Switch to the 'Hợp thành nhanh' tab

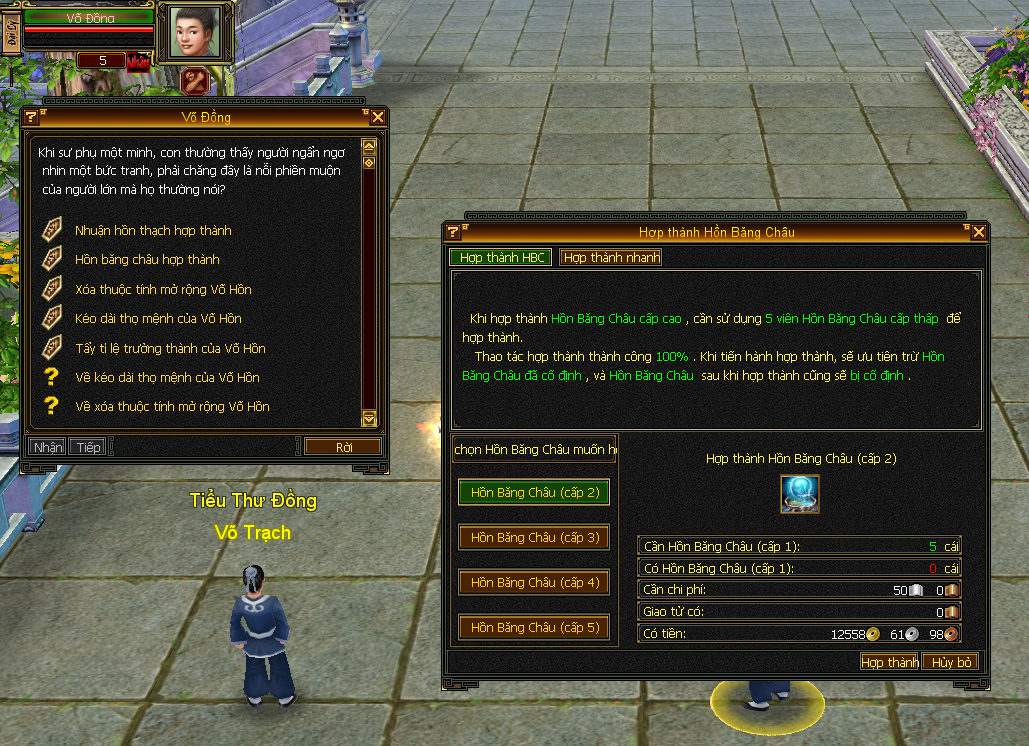pos(611,257)
